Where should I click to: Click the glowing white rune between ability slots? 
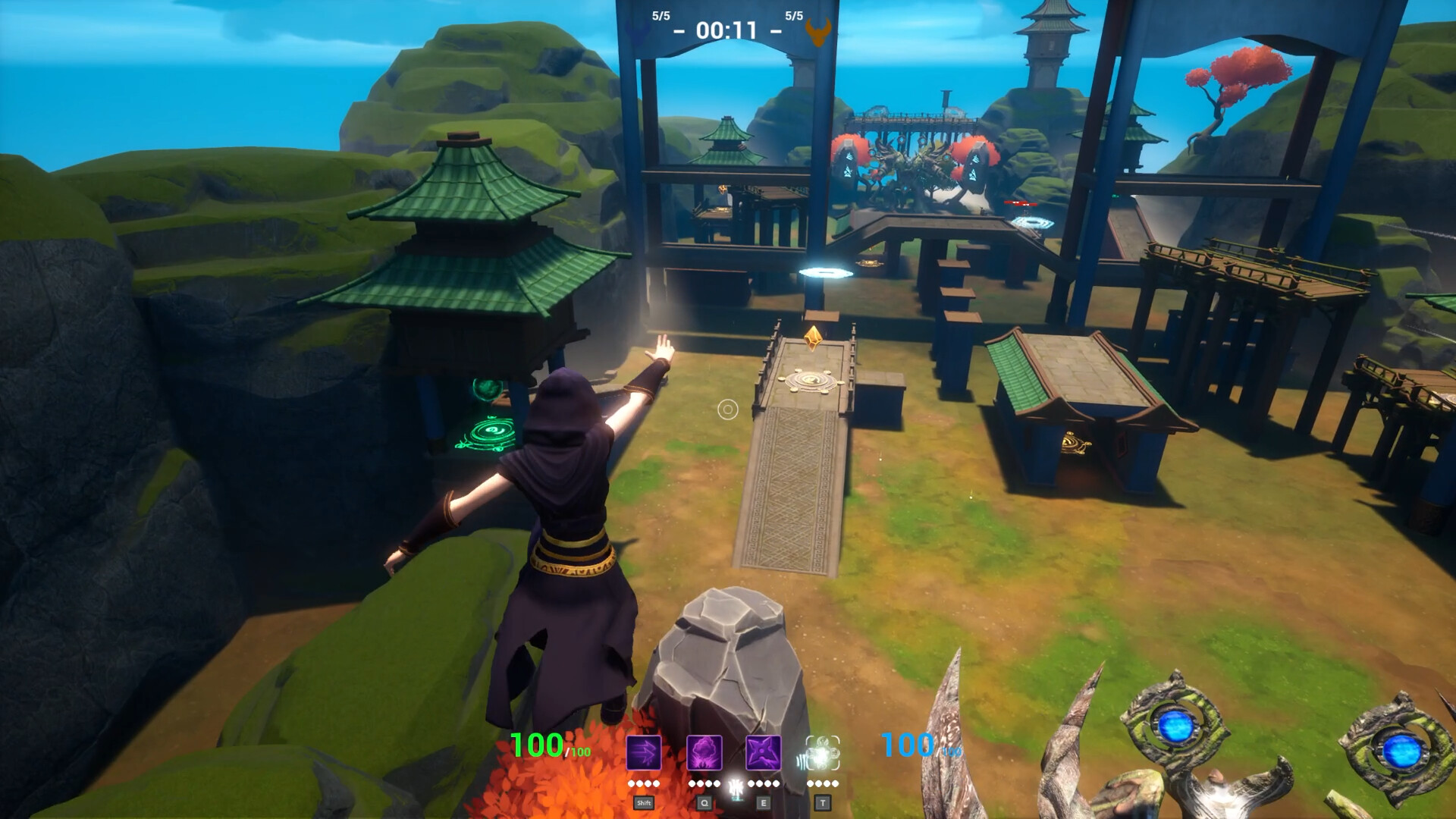tap(737, 789)
